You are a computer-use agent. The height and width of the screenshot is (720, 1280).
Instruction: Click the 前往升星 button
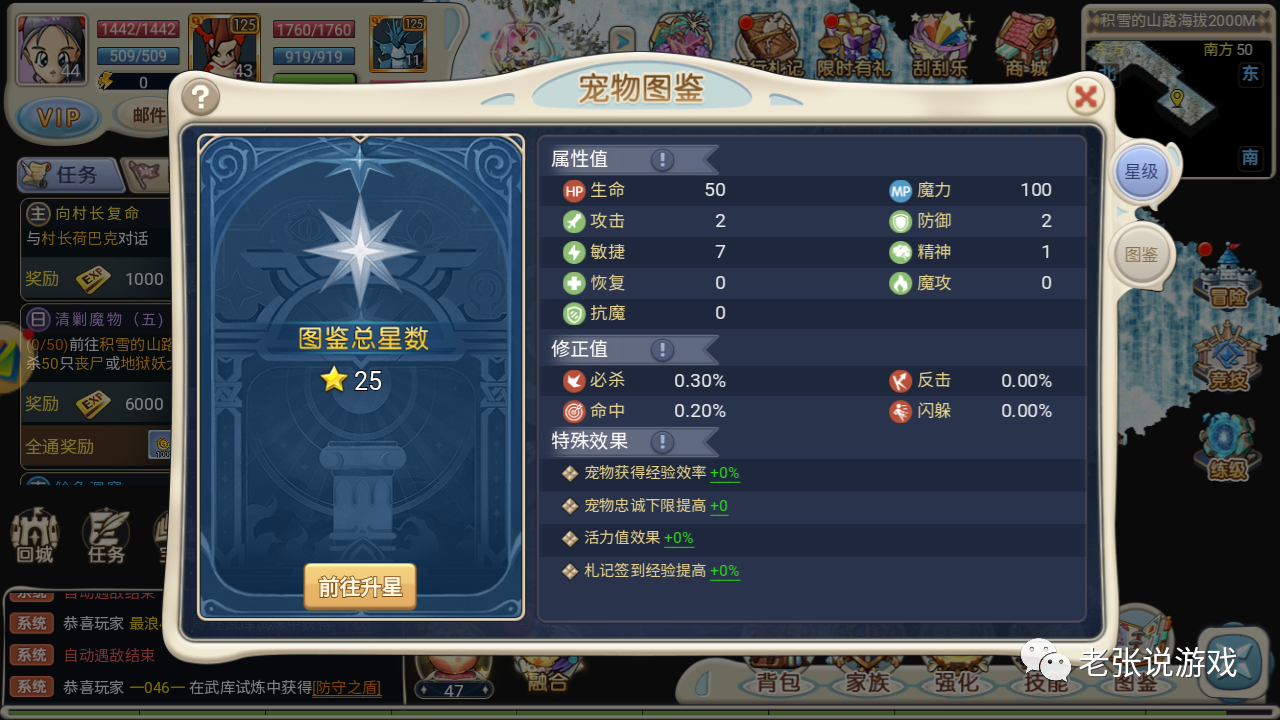tap(360, 587)
